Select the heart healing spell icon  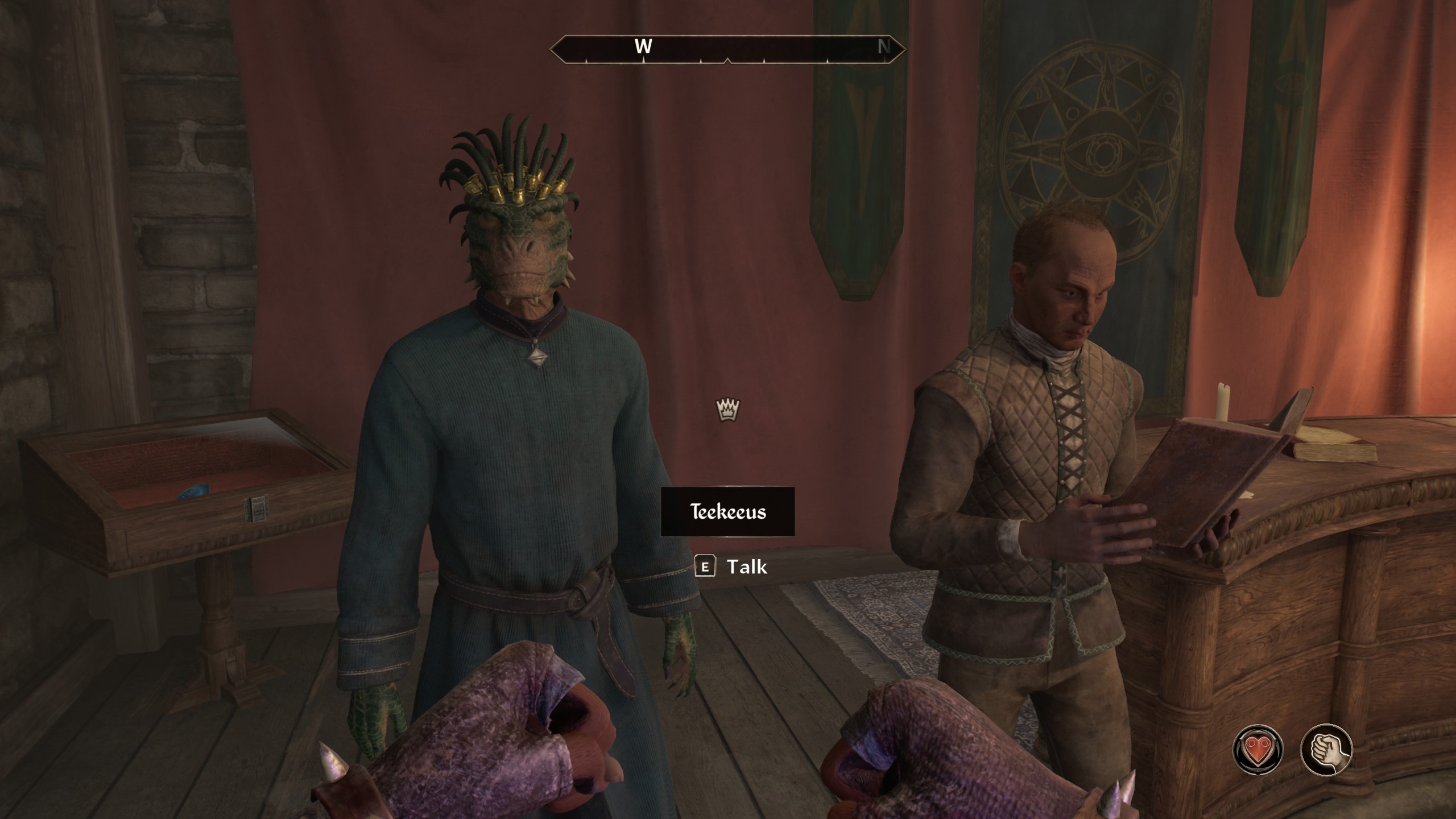point(1258,750)
